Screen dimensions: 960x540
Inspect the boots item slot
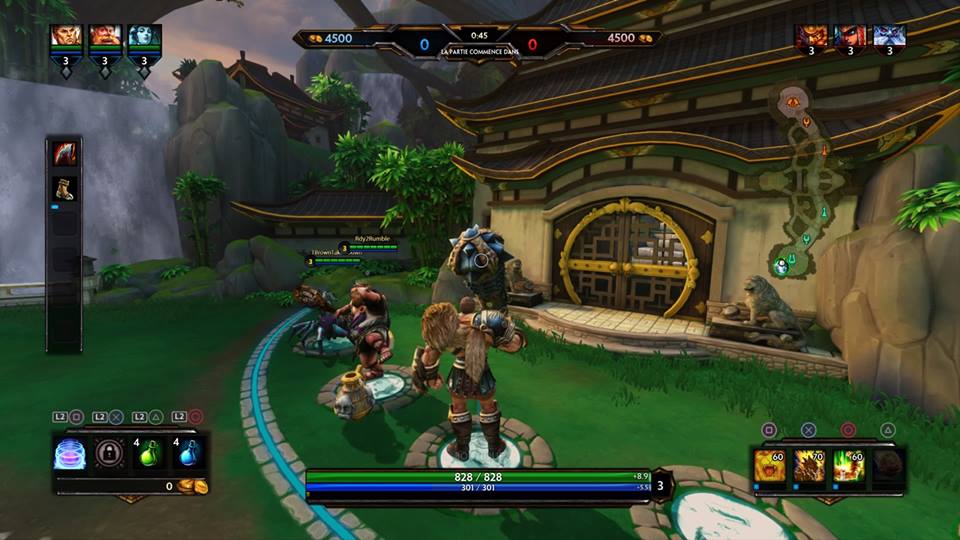(x=64, y=189)
